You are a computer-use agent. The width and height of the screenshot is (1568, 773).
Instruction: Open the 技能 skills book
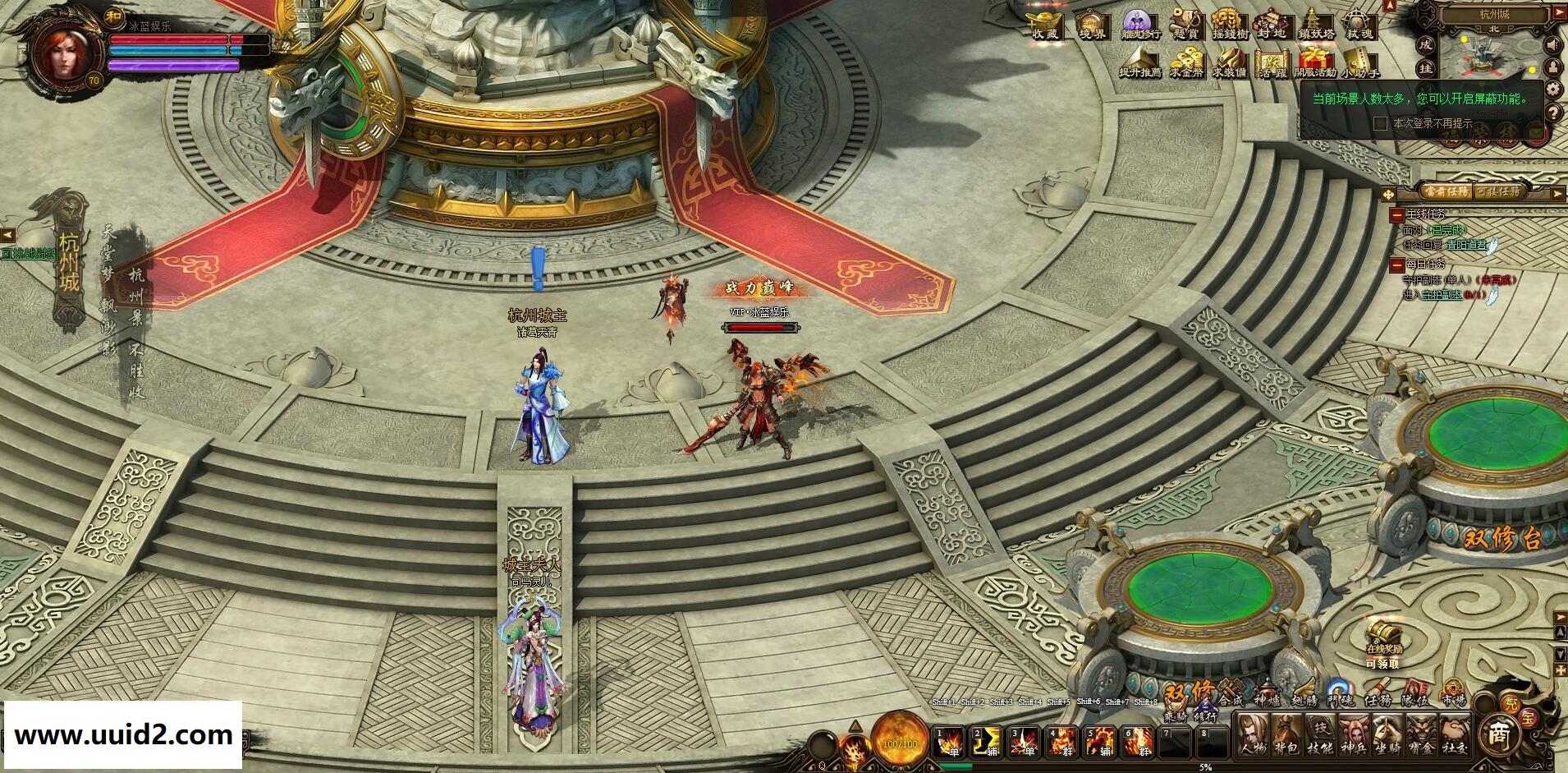1319,734
